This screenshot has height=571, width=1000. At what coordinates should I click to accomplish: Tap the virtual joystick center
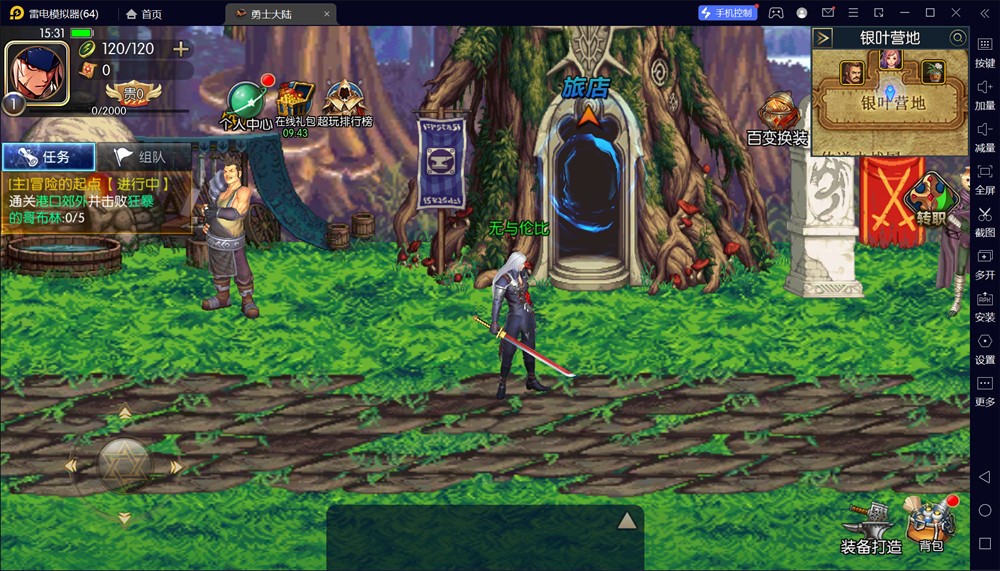[124, 464]
